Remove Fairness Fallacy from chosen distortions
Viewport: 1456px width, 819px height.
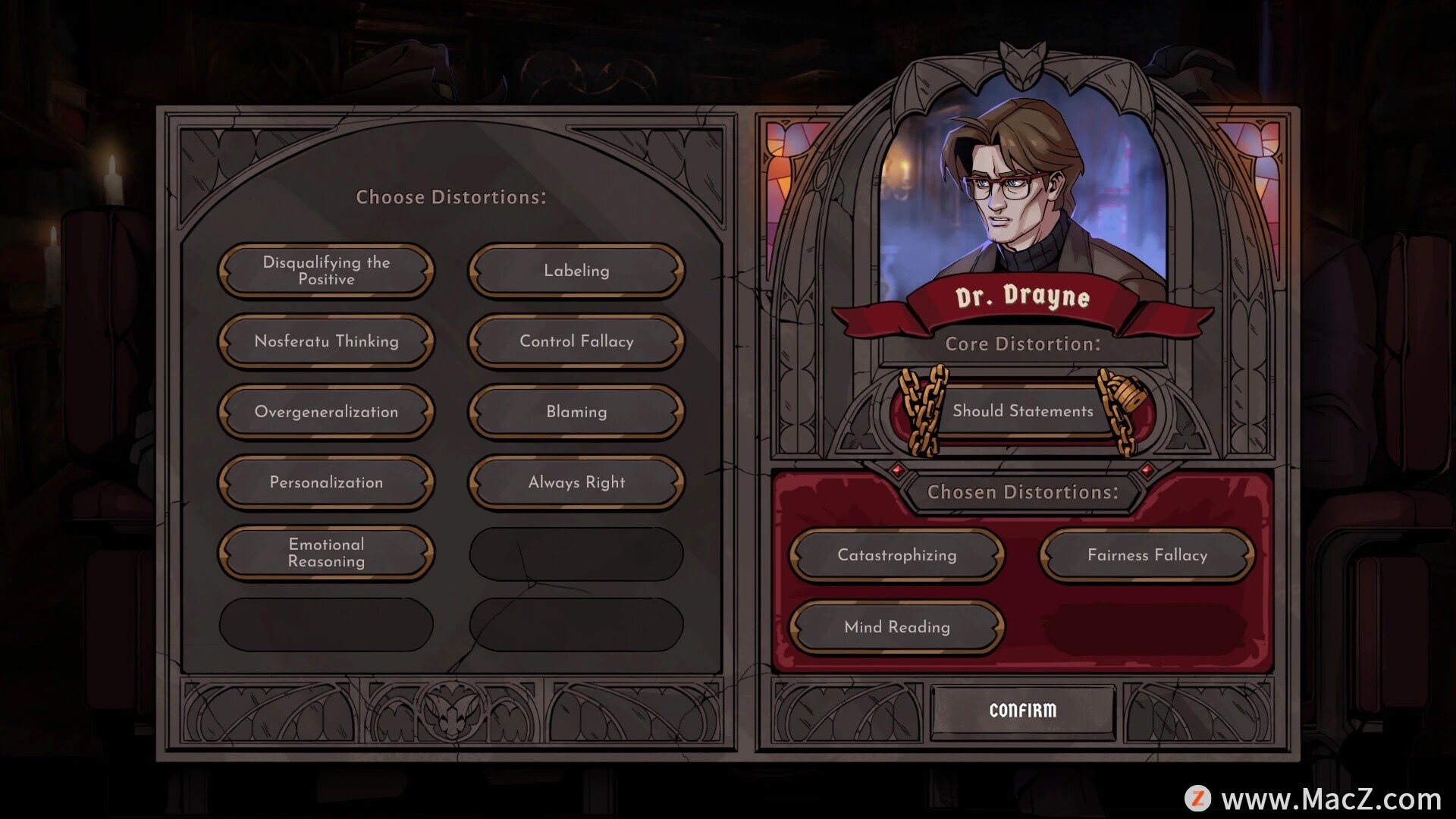1147,555
